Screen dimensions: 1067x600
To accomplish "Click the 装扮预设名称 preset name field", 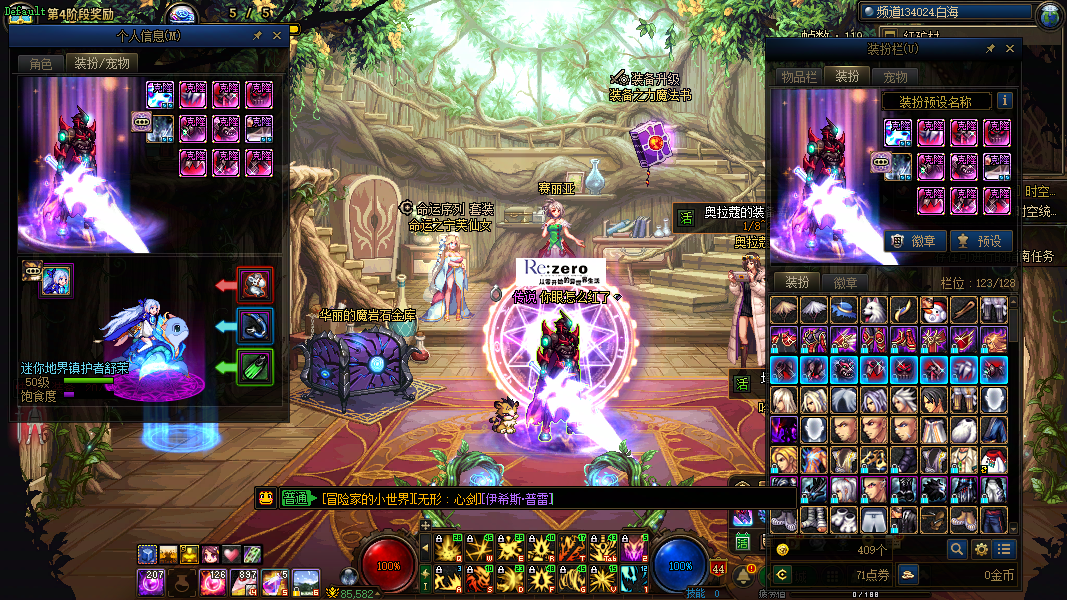I will pyautogui.click(x=936, y=101).
